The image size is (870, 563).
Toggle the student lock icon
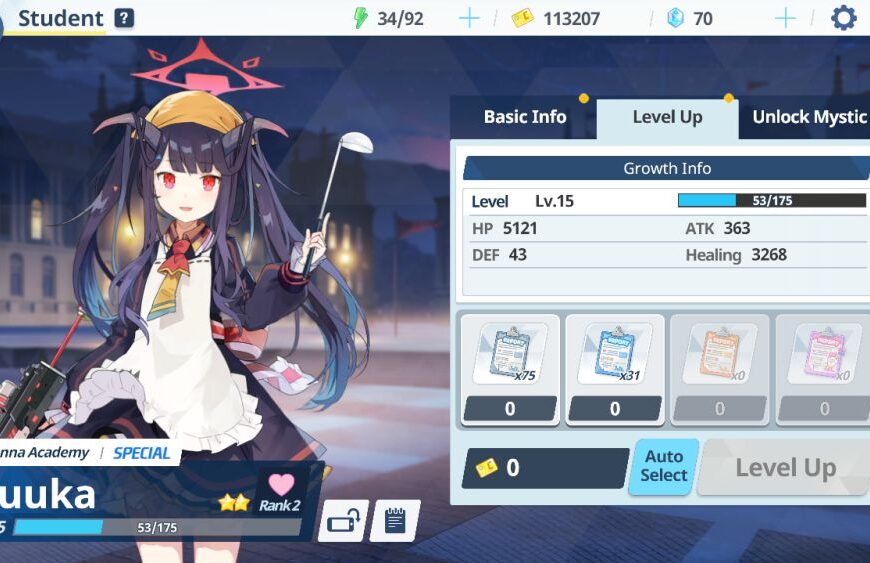(x=343, y=521)
